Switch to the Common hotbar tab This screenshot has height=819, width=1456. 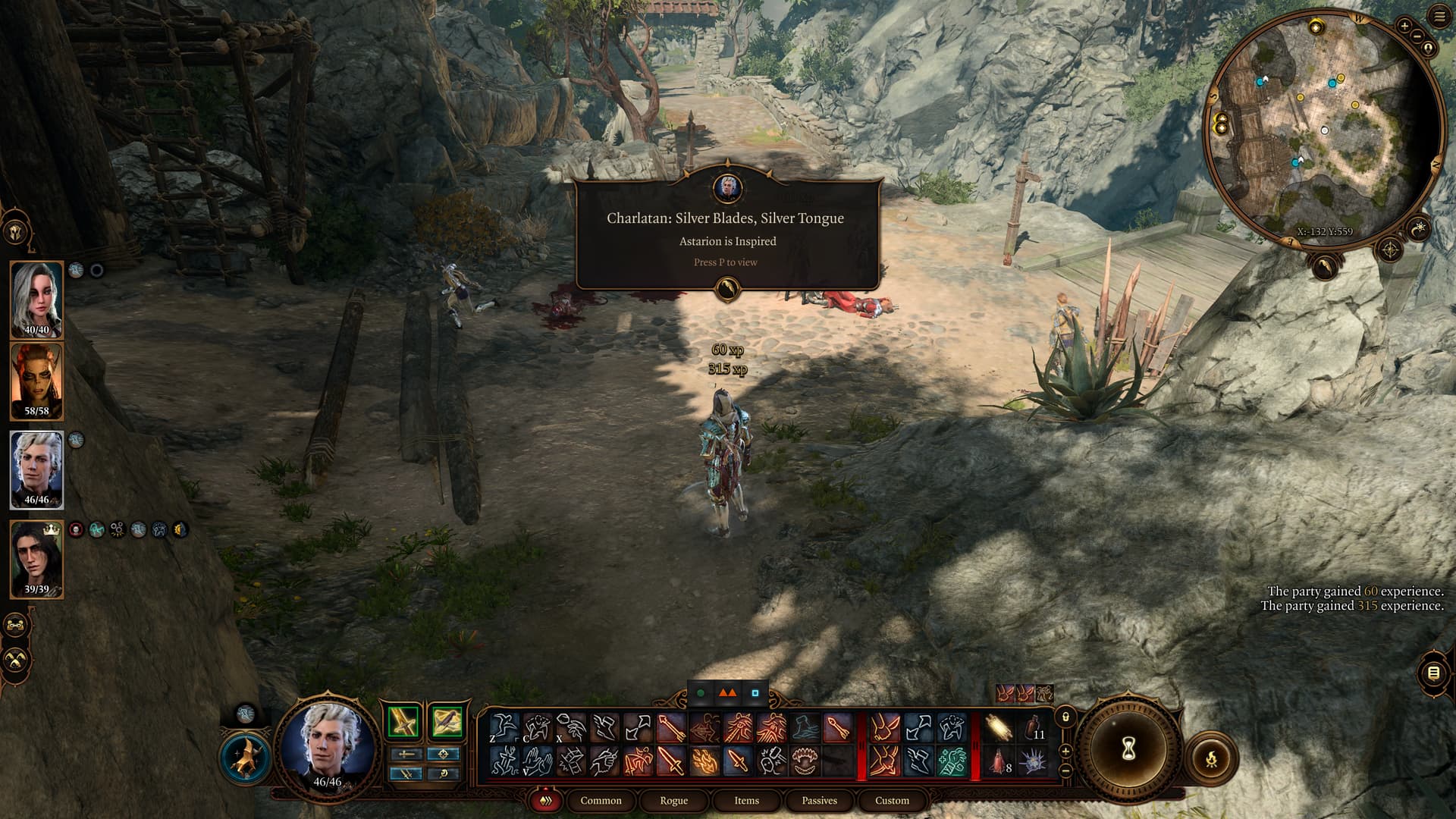(x=601, y=800)
